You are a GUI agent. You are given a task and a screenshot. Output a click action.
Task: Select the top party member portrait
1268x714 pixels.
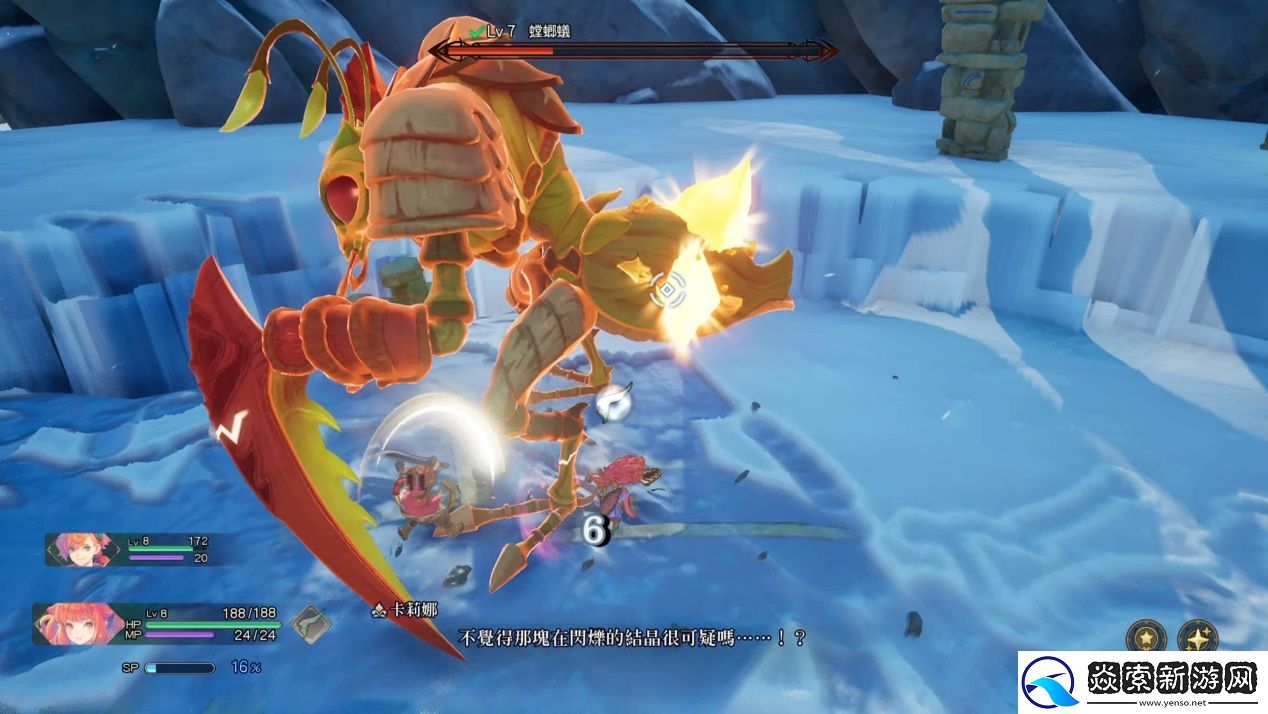pyautogui.click(x=80, y=550)
